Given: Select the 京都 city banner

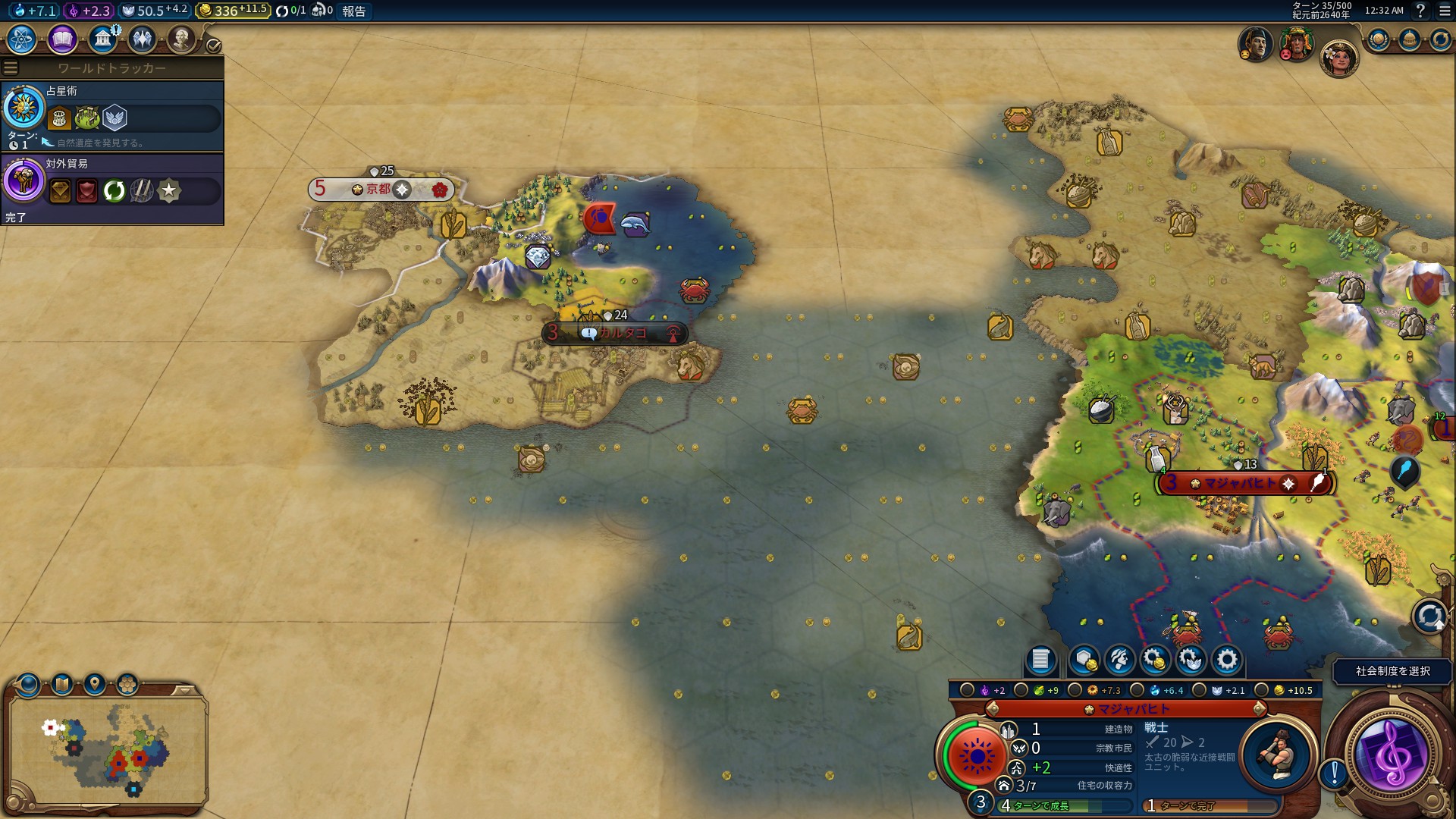Looking at the screenshot, I should point(379,190).
